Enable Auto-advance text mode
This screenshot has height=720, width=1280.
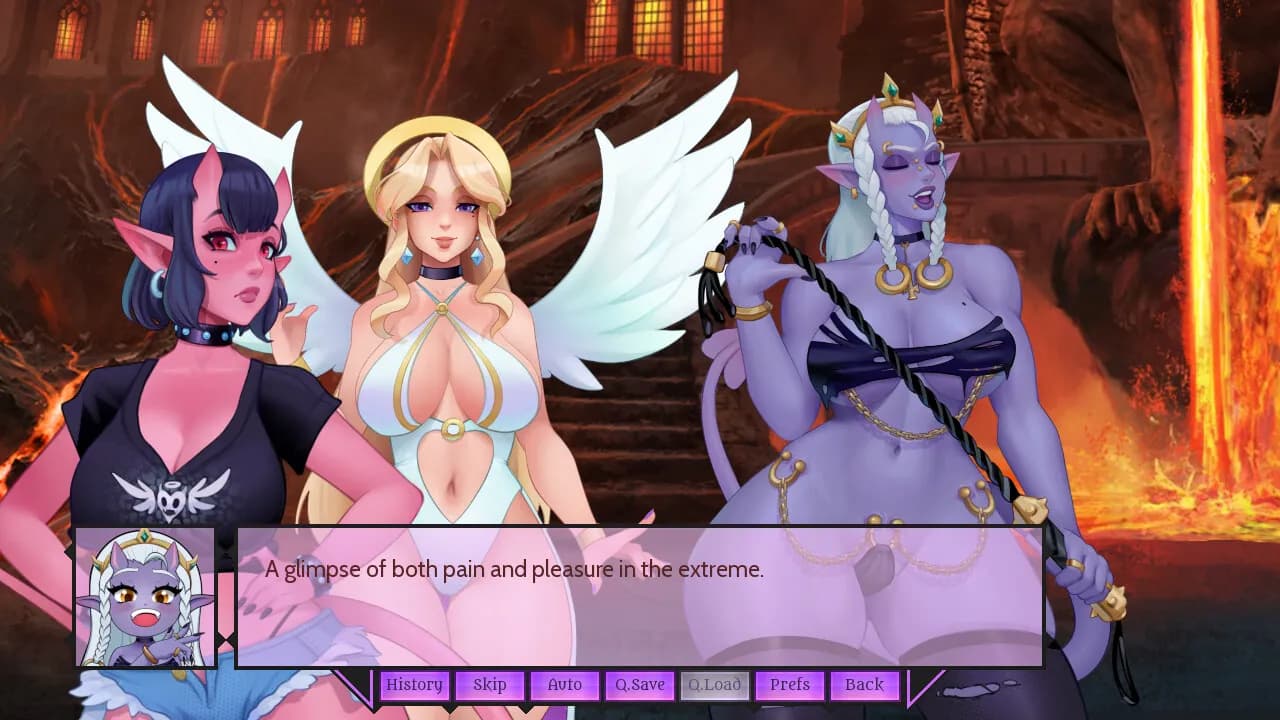[x=565, y=685]
